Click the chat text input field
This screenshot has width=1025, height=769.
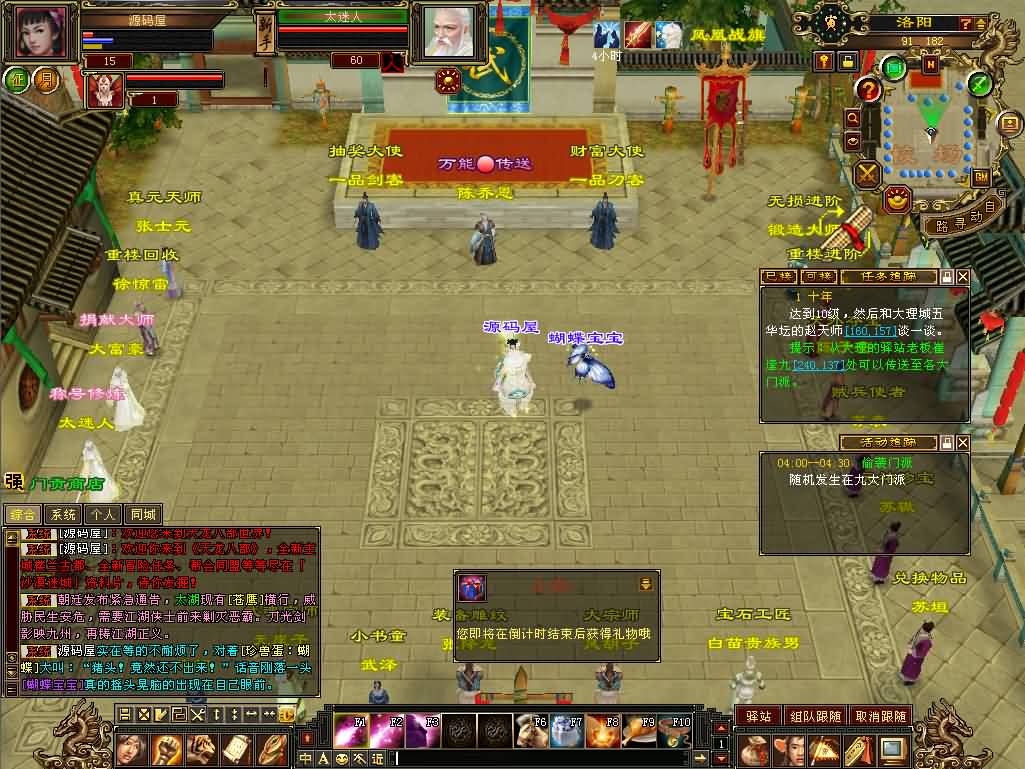click(x=550, y=758)
